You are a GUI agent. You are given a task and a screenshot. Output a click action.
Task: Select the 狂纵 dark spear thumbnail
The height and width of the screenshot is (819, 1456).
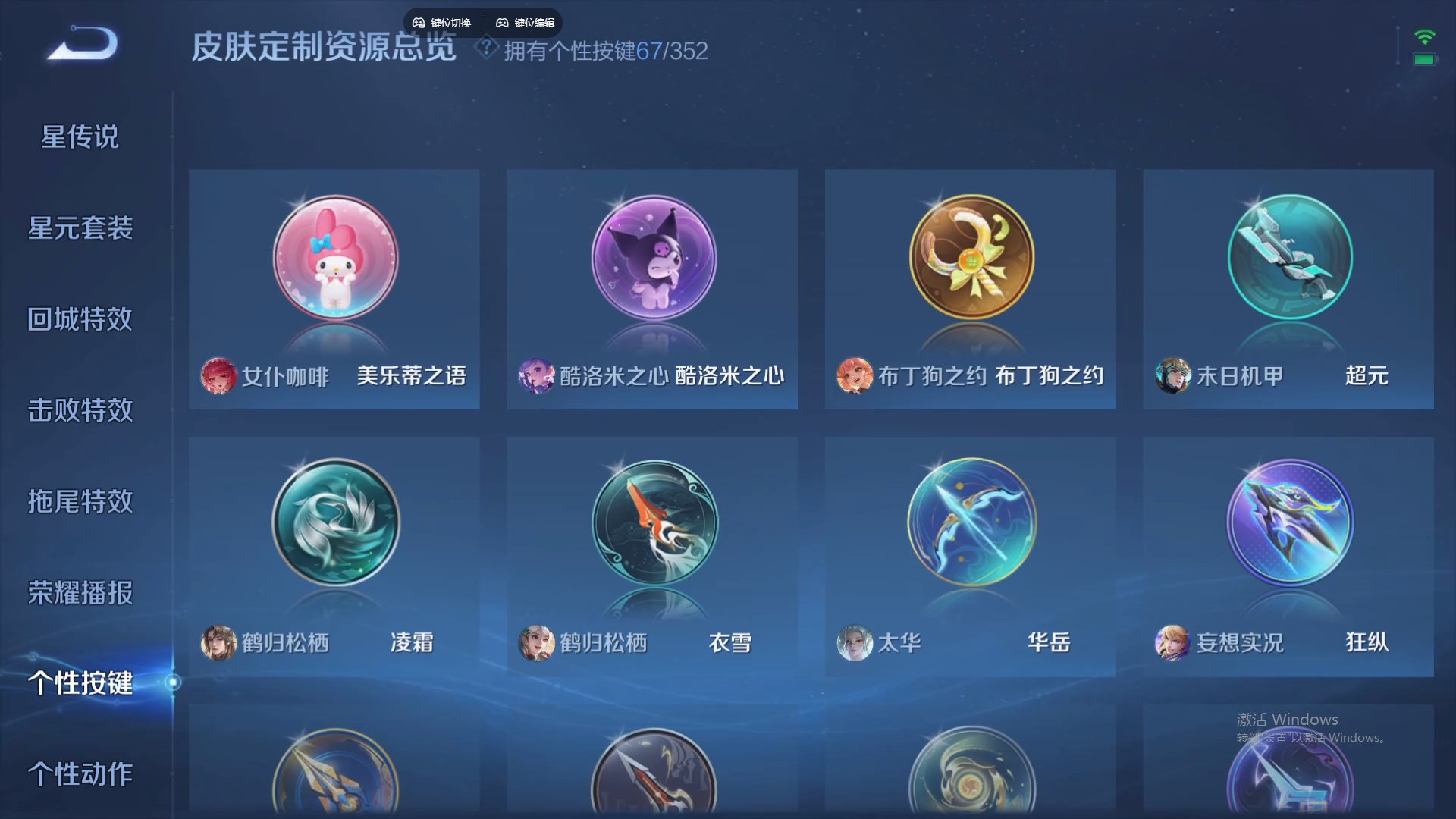coord(1288,522)
